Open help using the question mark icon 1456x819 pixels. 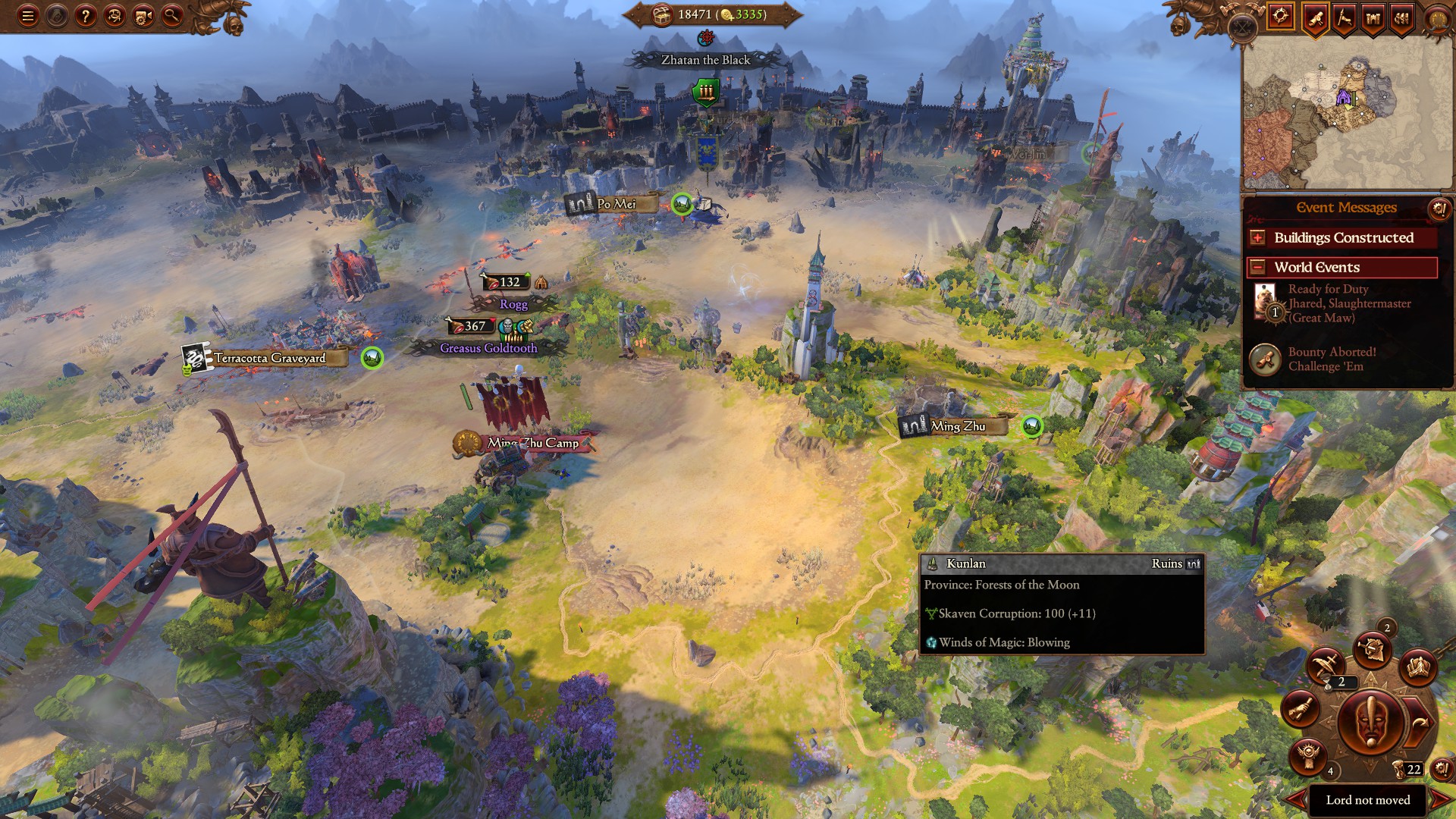tap(86, 17)
